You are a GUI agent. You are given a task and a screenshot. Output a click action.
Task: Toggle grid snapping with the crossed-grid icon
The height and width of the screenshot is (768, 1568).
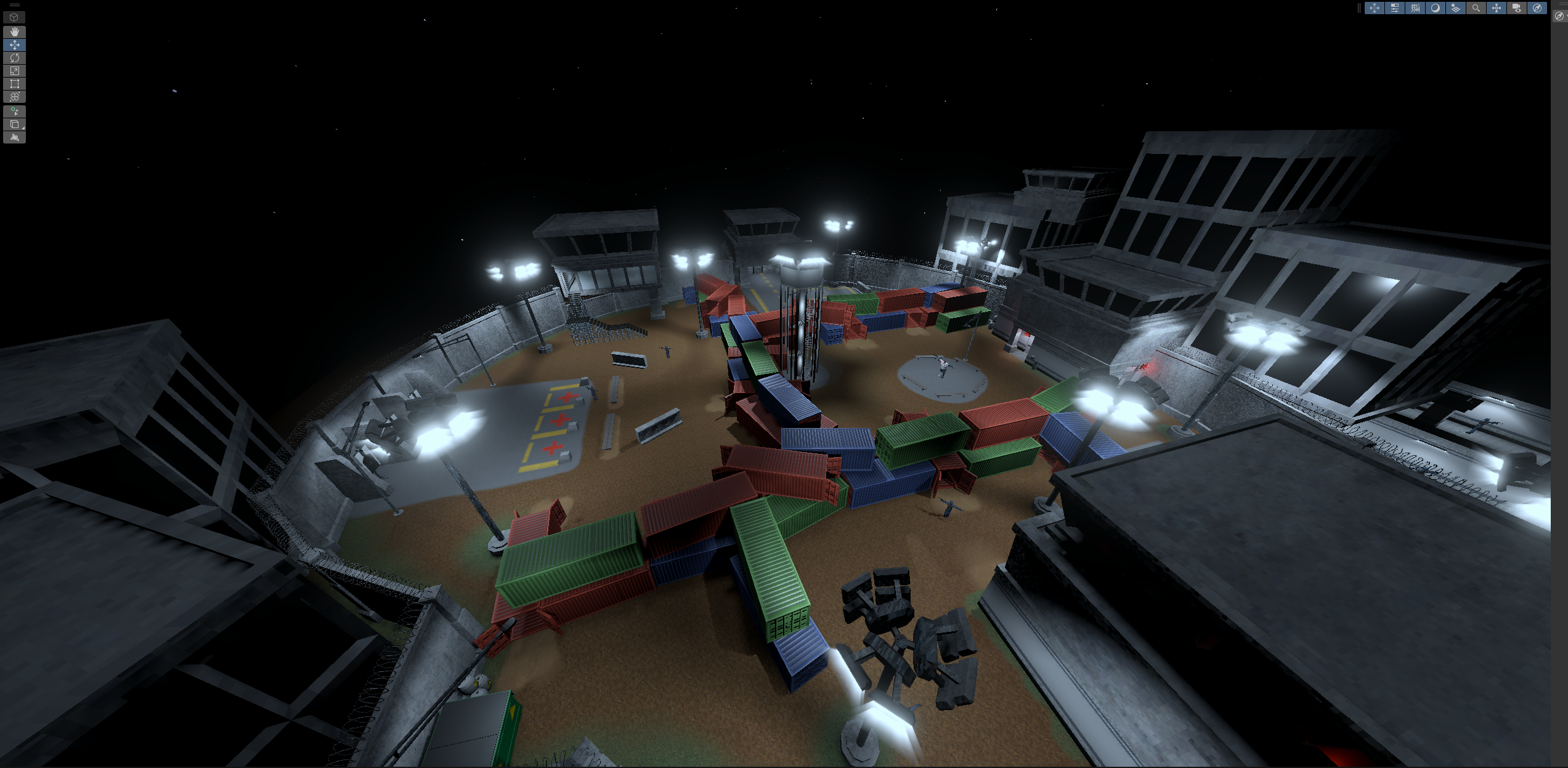pos(1415,8)
